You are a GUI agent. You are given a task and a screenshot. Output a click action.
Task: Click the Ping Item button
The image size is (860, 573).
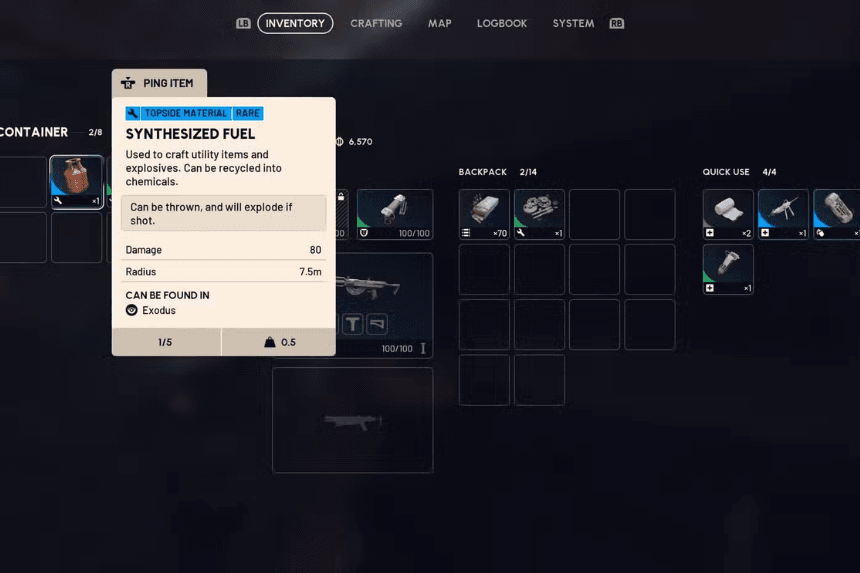tap(159, 83)
